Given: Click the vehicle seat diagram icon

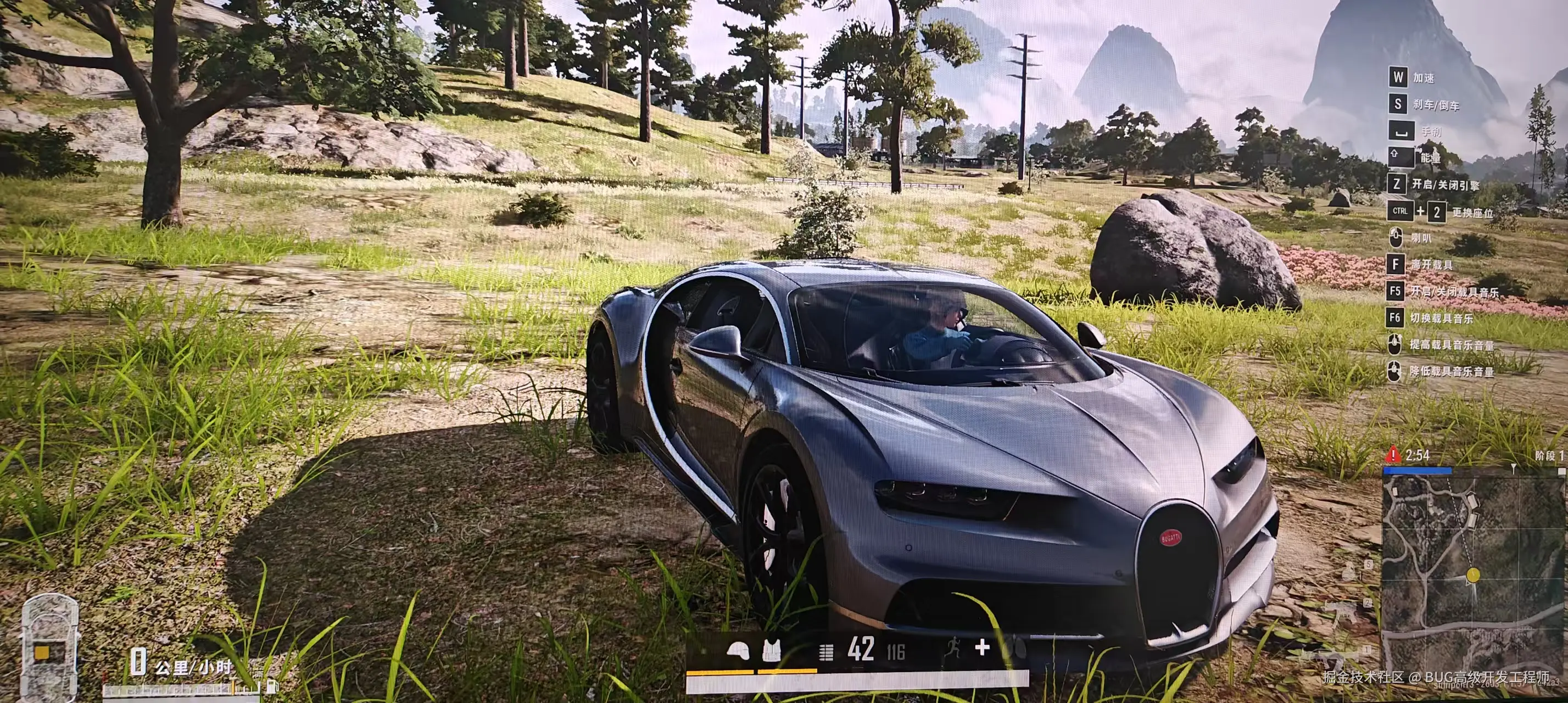Looking at the screenshot, I should tap(49, 648).
